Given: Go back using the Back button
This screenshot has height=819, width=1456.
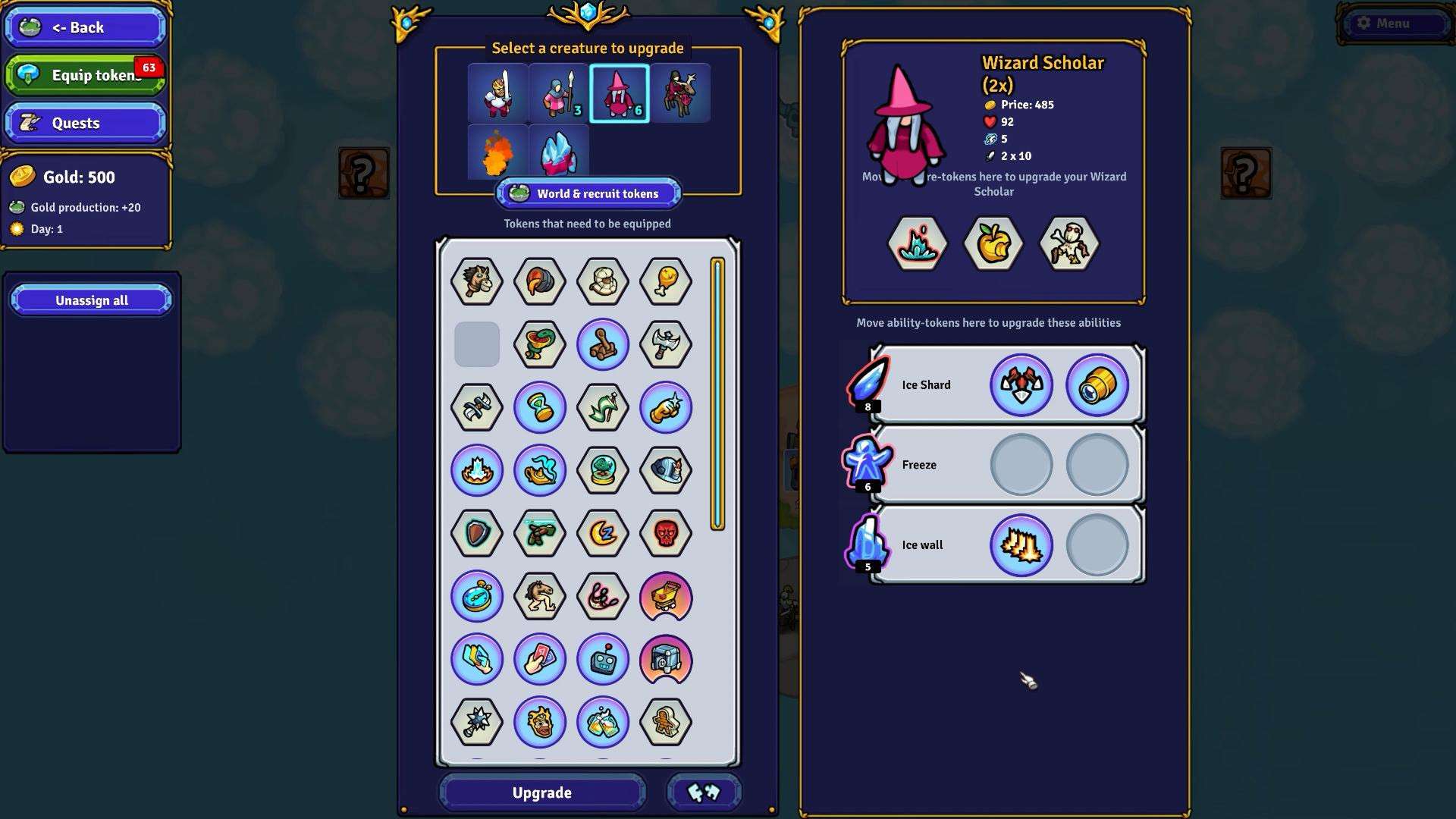Looking at the screenshot, I should (x=85, y=28).
